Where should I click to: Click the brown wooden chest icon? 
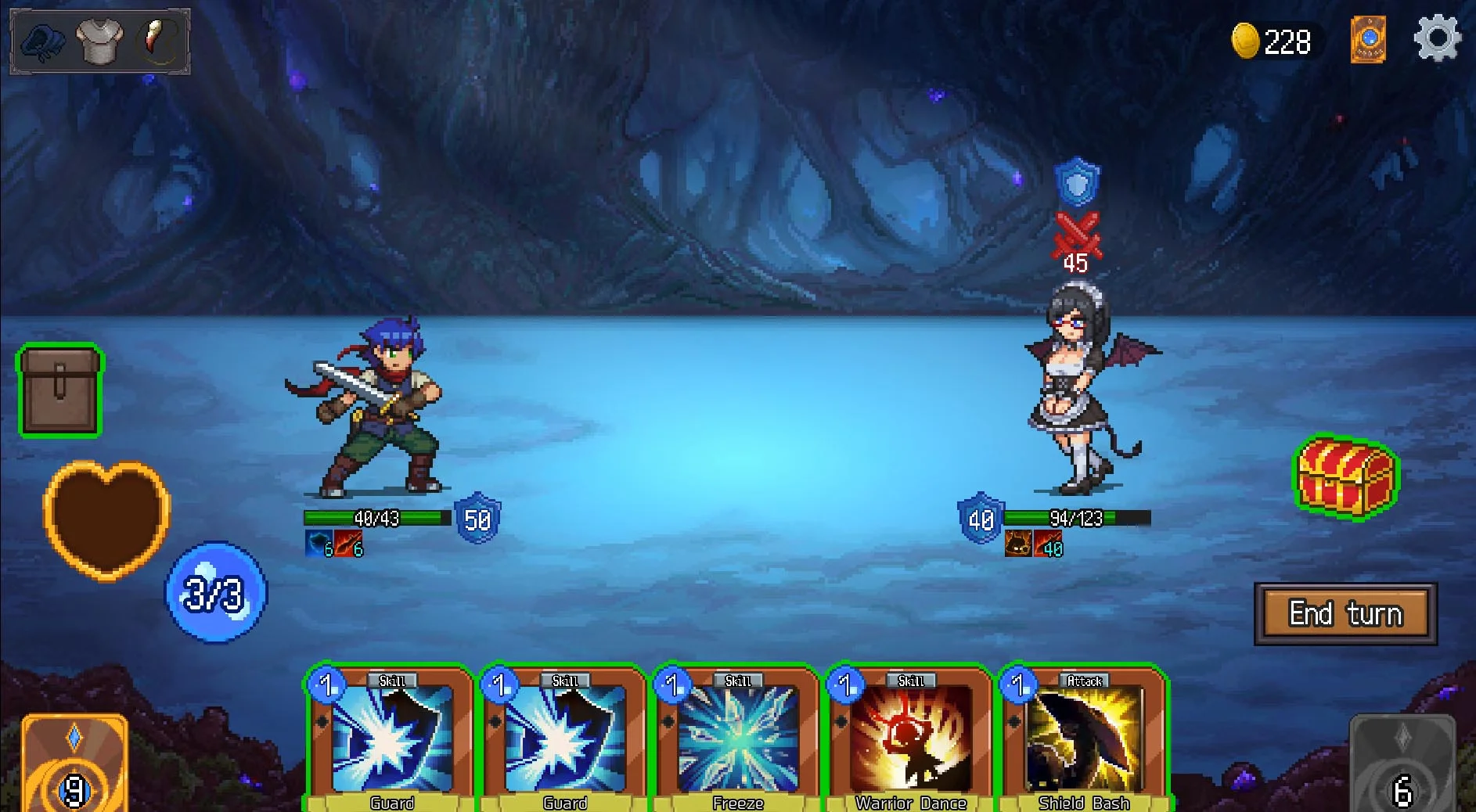[x=60, y=390]
